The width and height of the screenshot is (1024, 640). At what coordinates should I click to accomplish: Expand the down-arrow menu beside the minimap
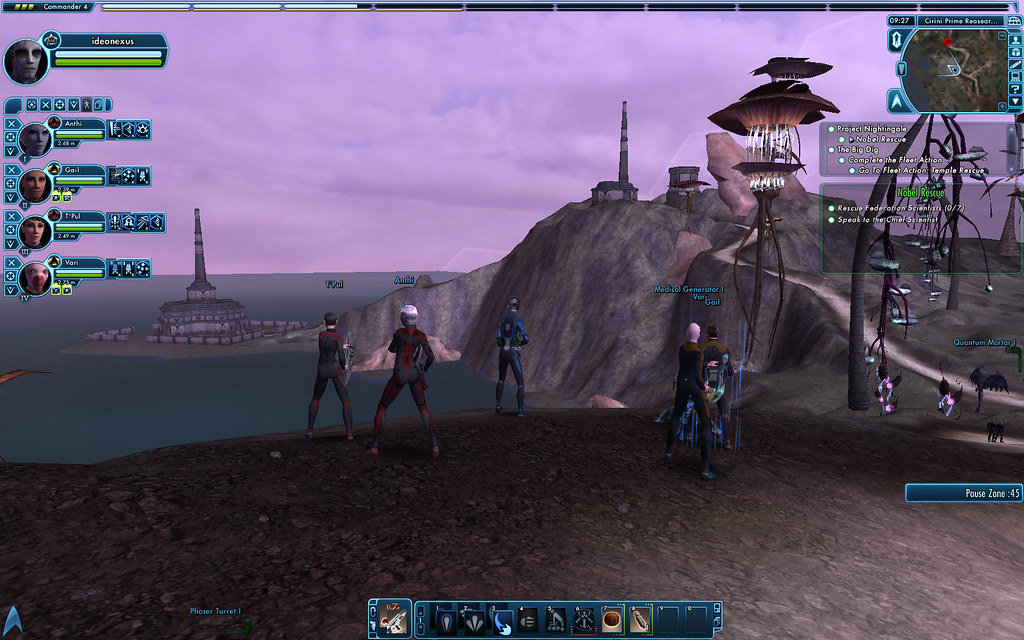(x=1015, y=102)
